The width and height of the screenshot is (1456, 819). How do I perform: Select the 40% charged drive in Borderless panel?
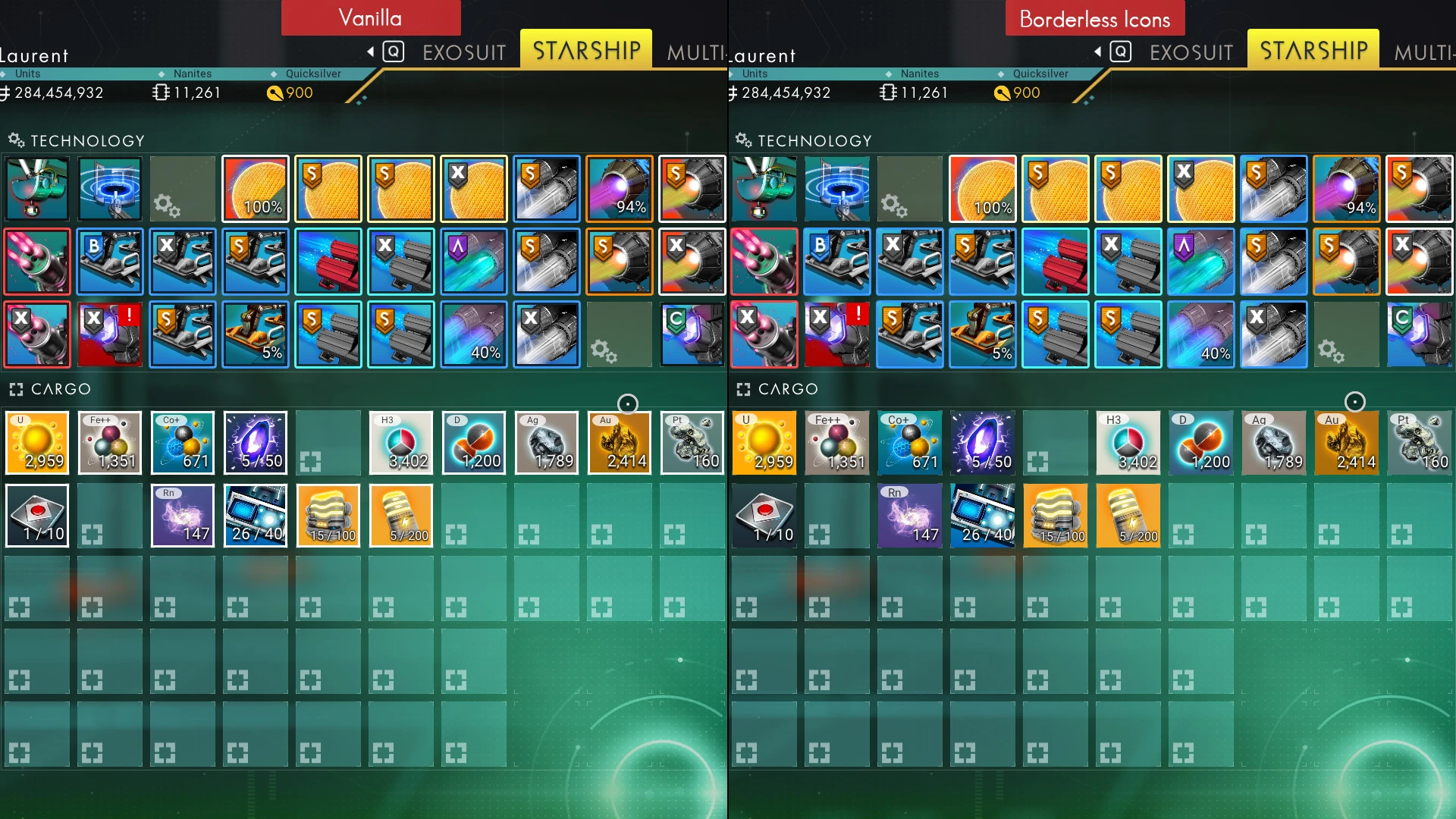pyautogui.click(x=1201, y=334)
